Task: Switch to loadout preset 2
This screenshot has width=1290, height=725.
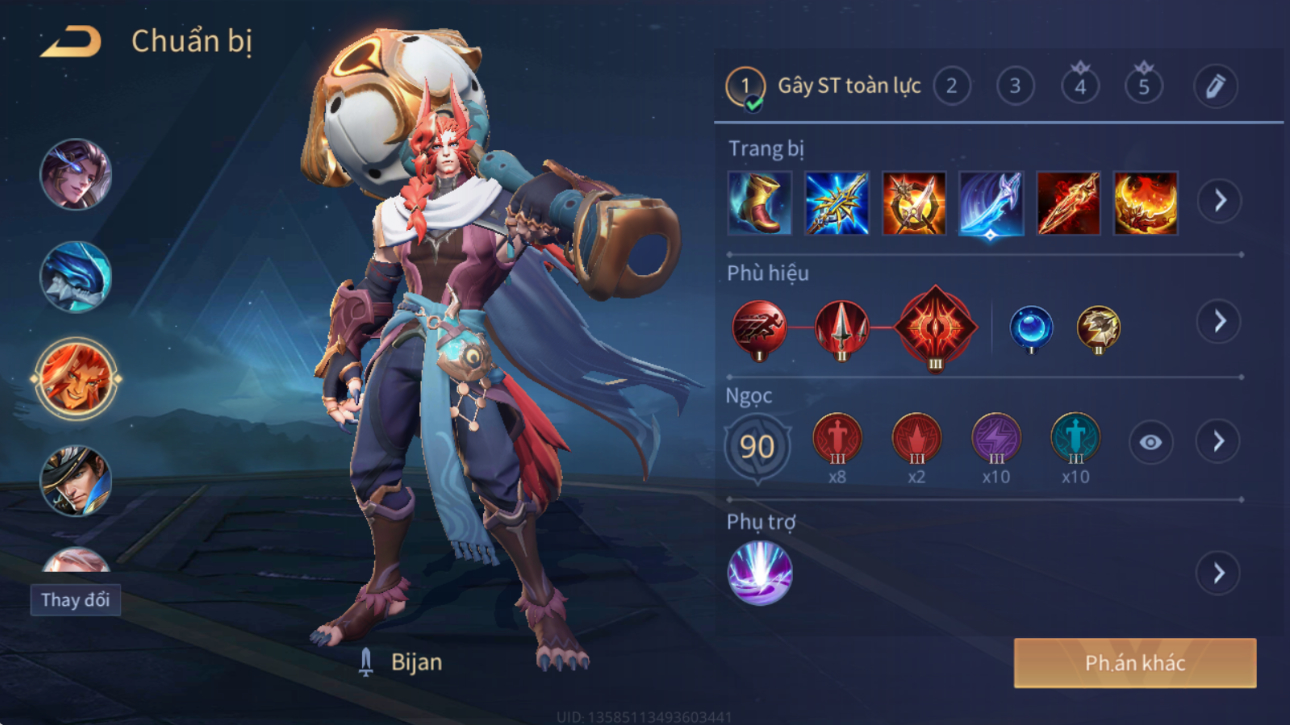Action: (x=952, y=87)
